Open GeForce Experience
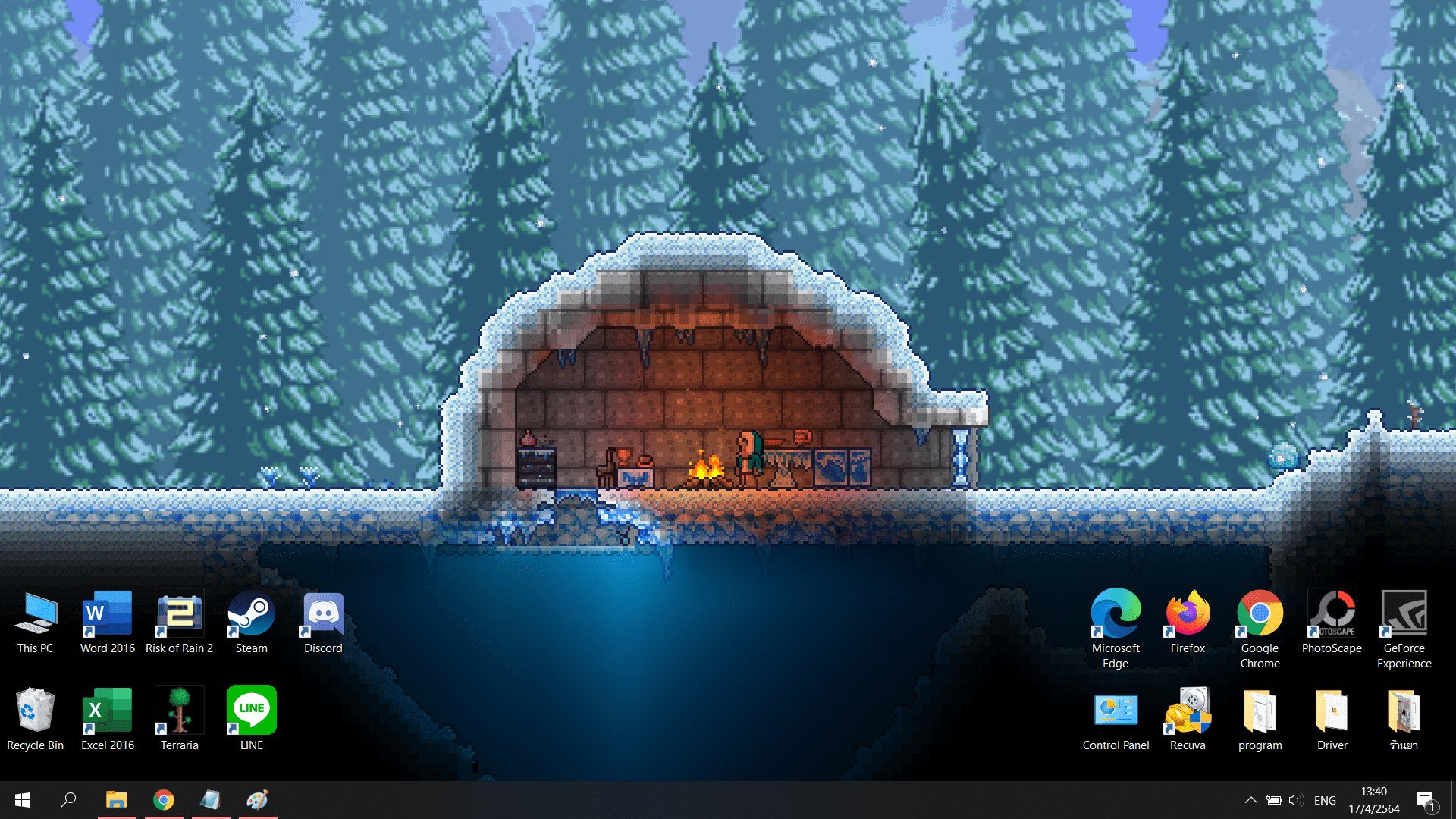Screen dimensions: 1456x819 [x=1404, y=614]
